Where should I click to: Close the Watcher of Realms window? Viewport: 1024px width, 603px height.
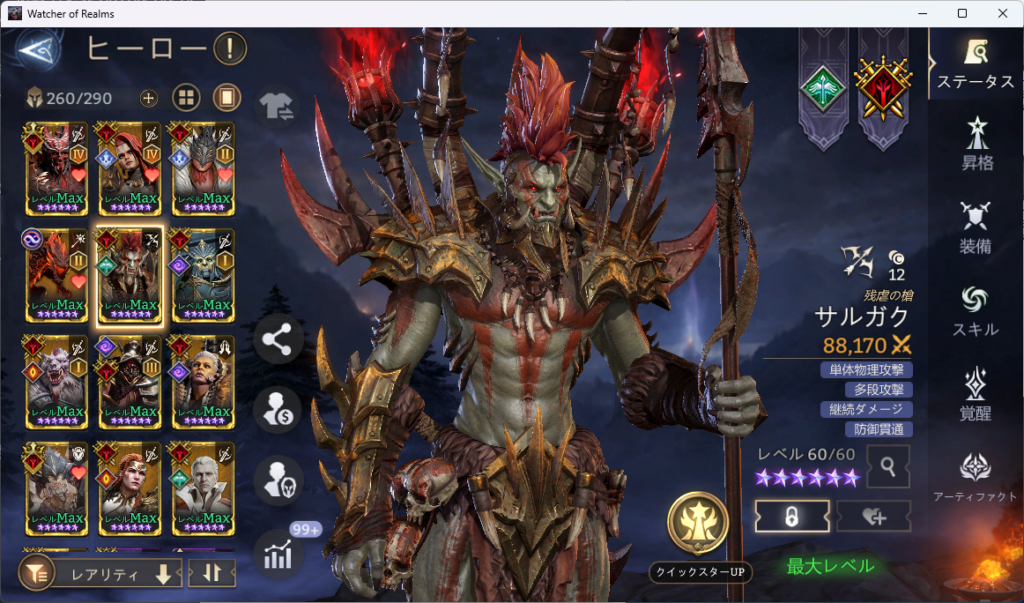click(x=1000, y=13)
